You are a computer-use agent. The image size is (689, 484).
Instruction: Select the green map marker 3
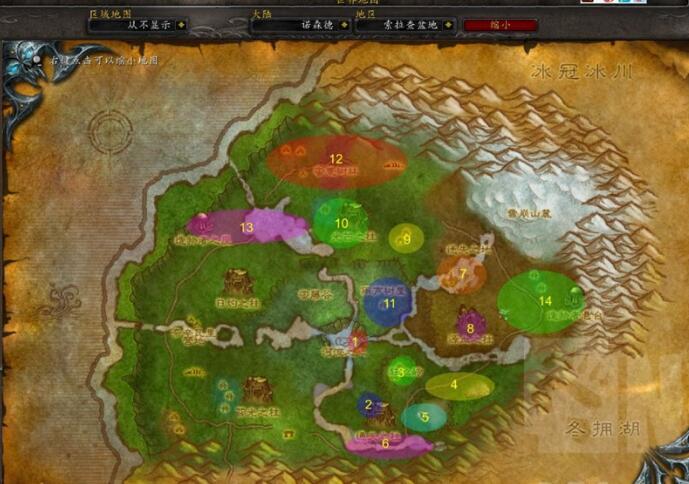(x=401, y=372)
